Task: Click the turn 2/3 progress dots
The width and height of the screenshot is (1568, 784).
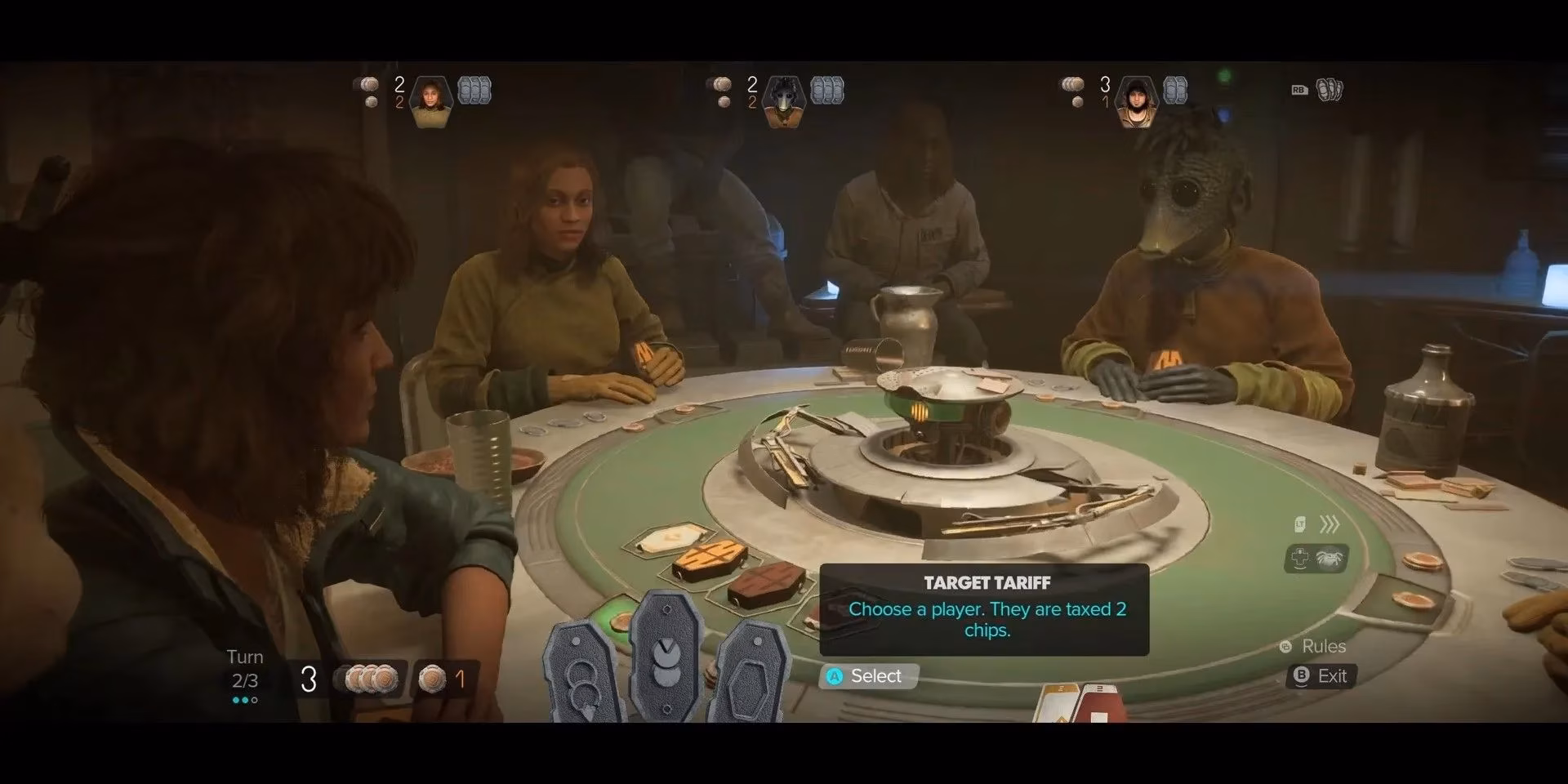Action: pos(245,700)
